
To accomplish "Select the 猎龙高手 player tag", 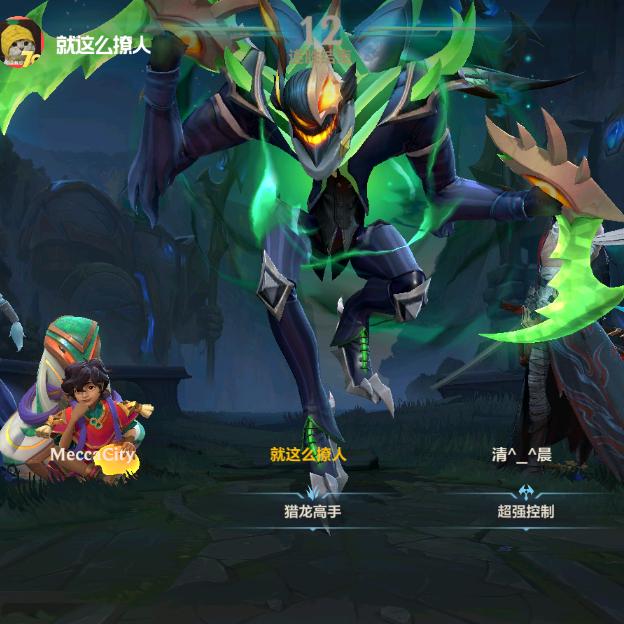I will pos(313,510).
